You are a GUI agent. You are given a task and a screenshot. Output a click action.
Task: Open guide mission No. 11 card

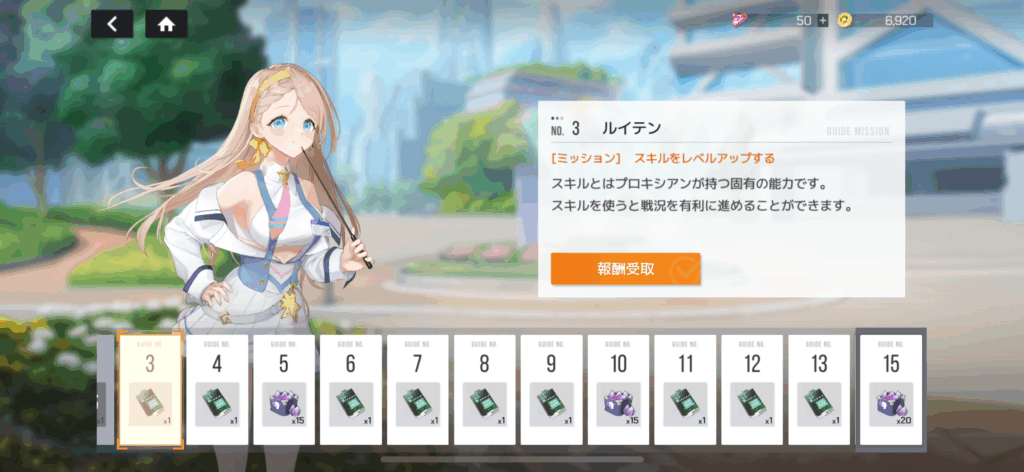point(686,388)
